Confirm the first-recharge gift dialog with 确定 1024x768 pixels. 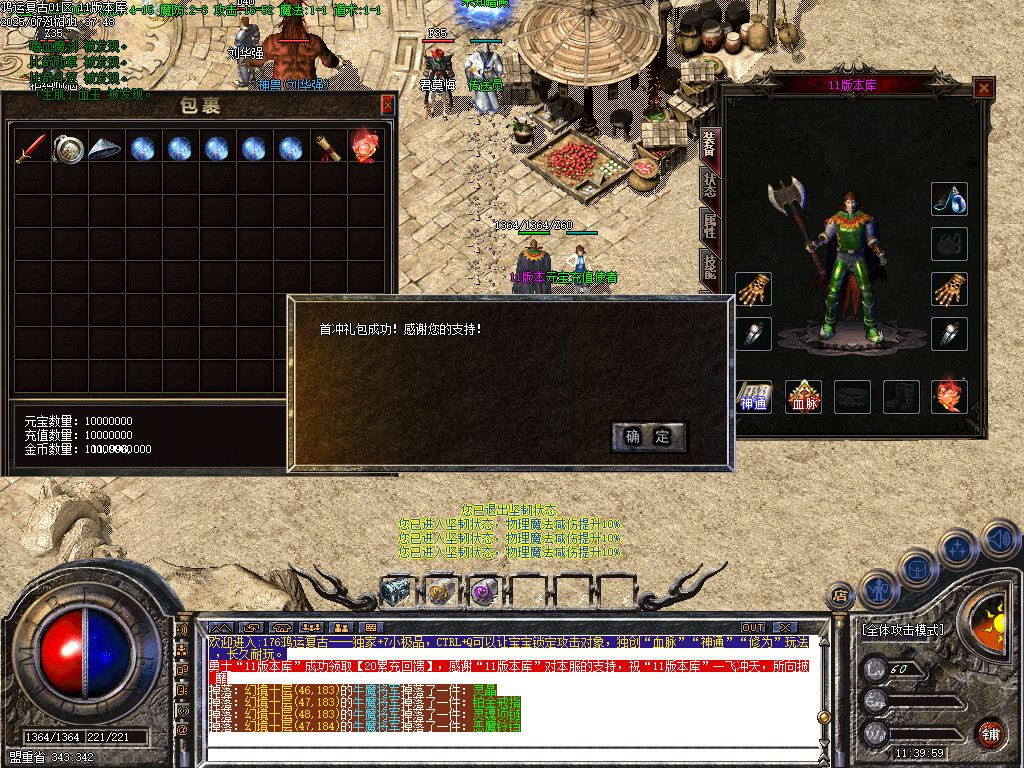648,437
